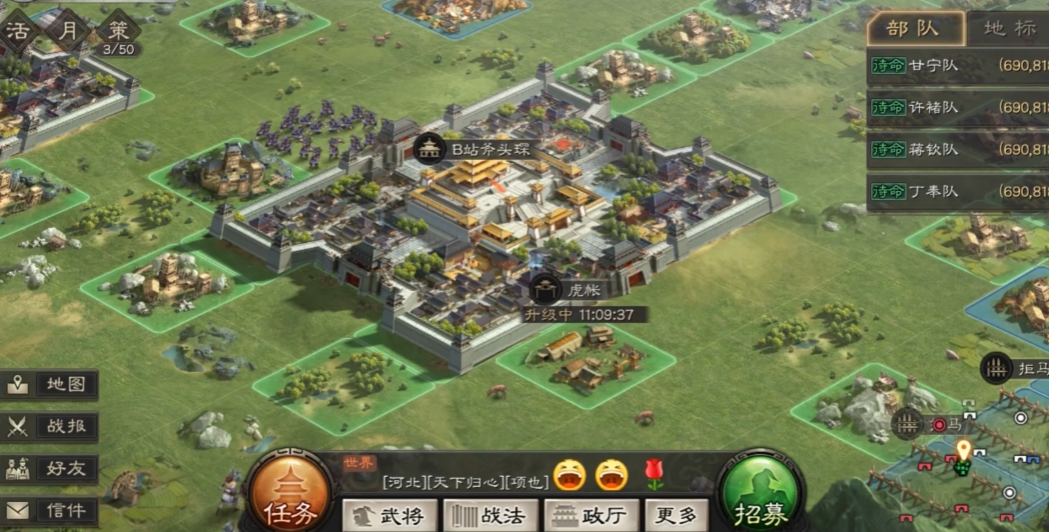View the 战报 battle reports
Viewport: 1049px width, 532px height.
(x=51, y=426)
